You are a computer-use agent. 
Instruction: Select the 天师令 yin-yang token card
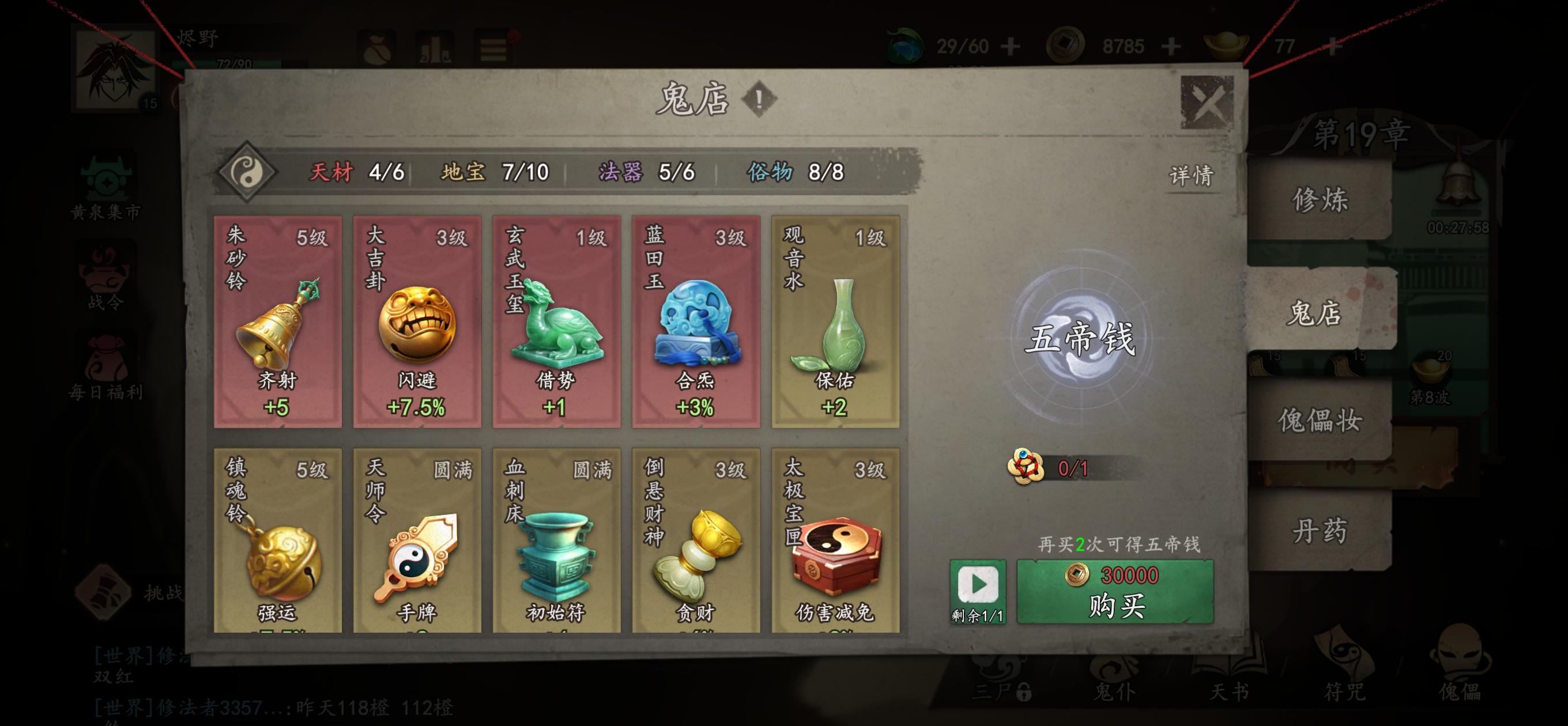pyautogui.click(x=417, y=540)
